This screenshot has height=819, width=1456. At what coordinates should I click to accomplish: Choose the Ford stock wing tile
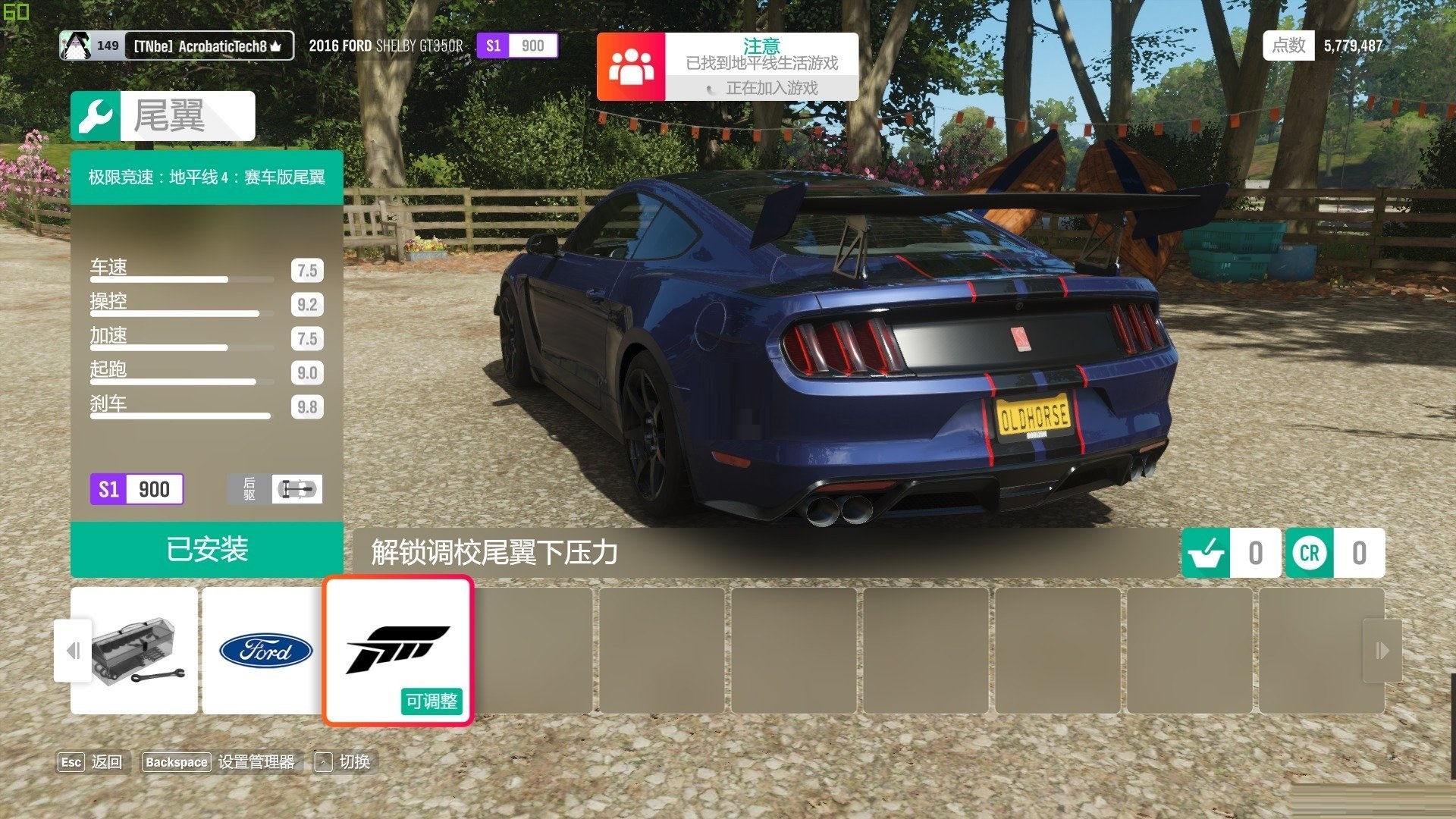pyautogui.click(x=265, y=651)
